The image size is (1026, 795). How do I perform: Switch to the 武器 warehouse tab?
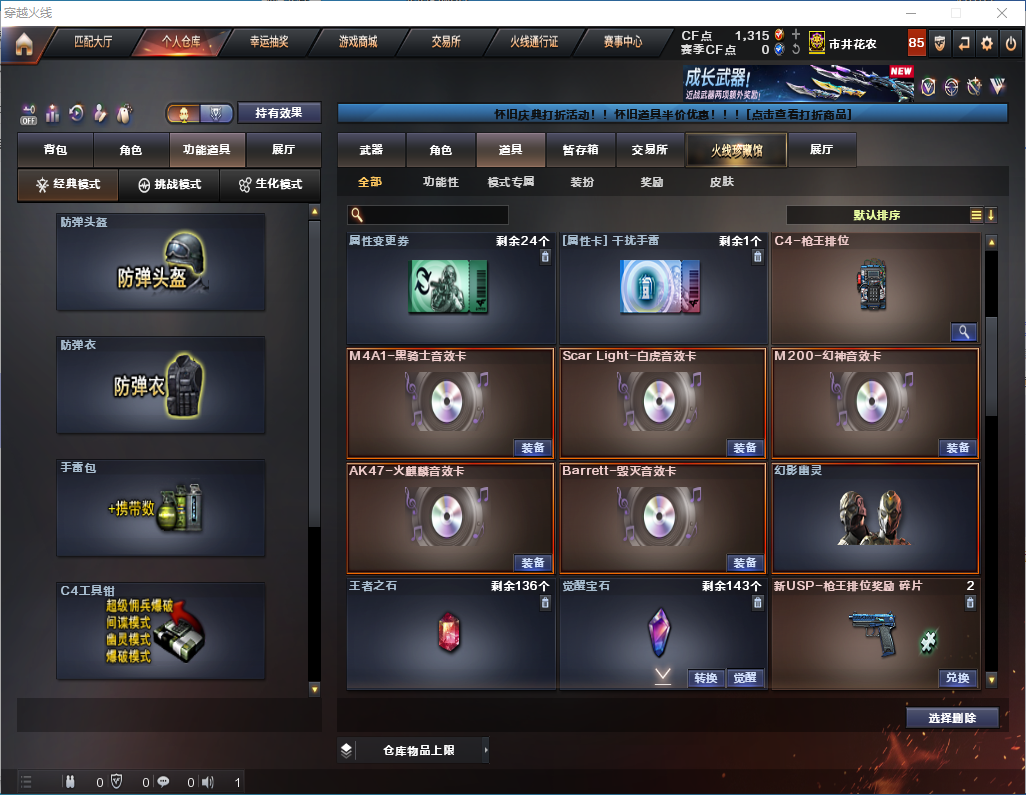[371, 149]
